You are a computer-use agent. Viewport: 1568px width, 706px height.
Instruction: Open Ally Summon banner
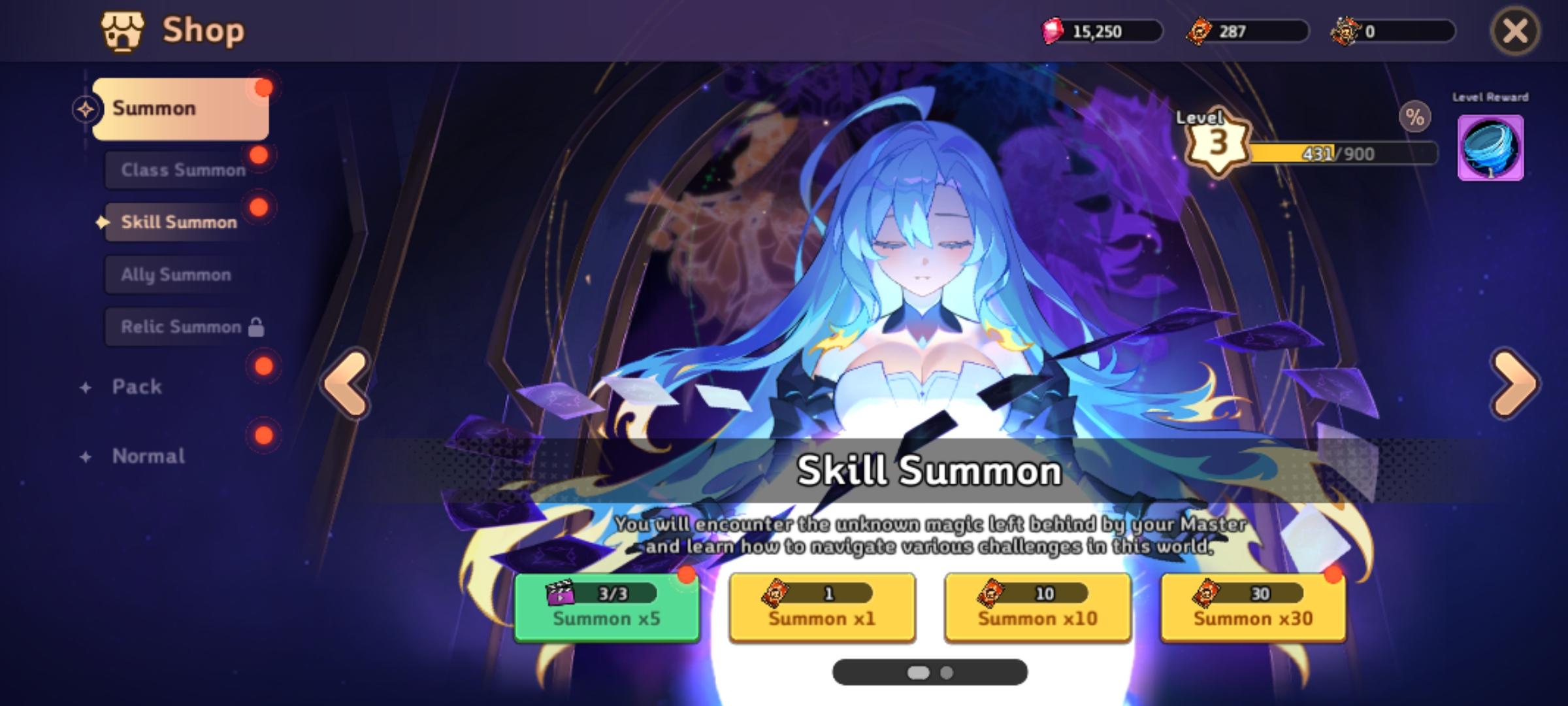coord(175,275)
